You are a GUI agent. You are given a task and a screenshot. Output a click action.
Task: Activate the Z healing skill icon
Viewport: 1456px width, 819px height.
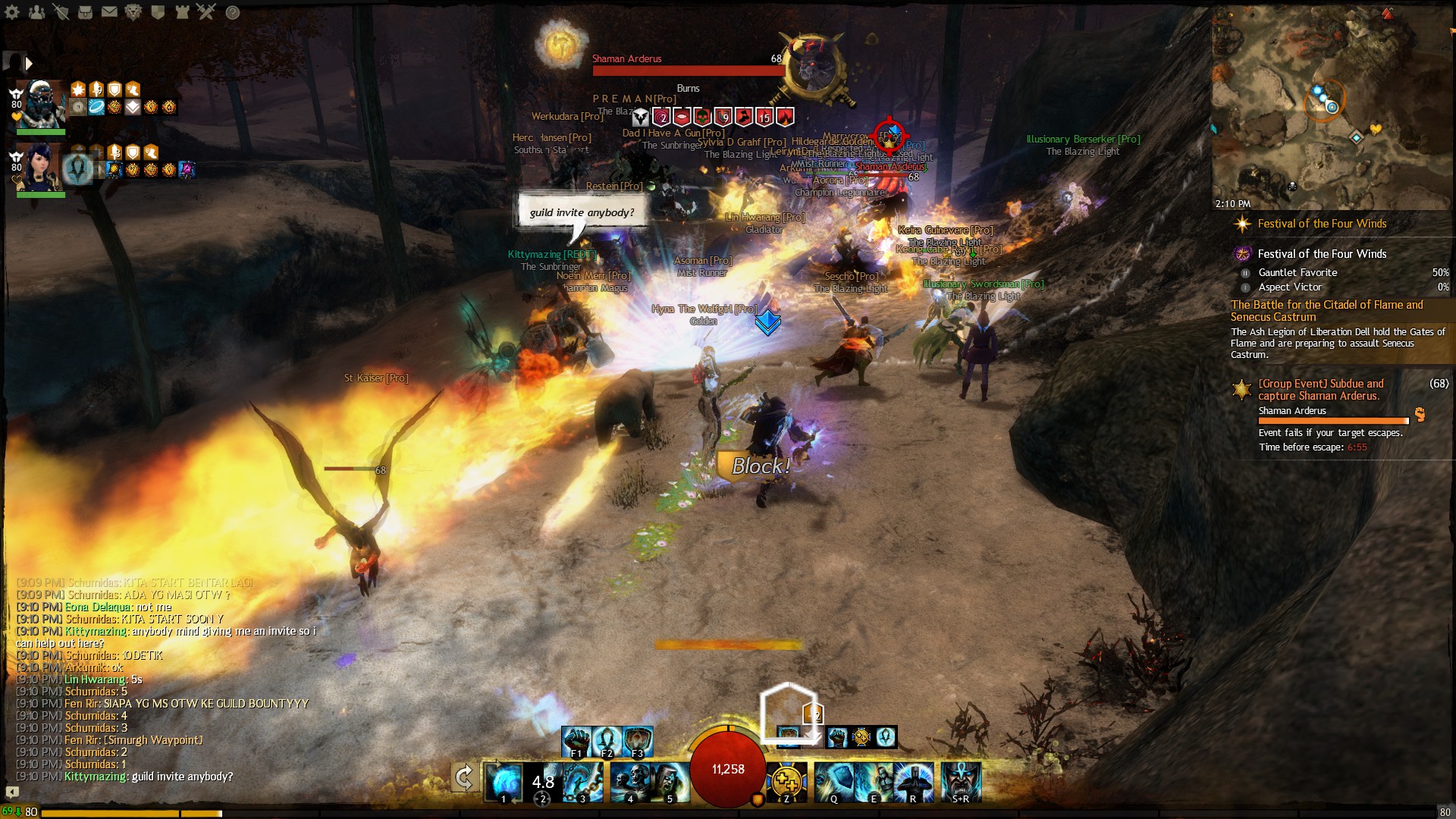click(789, 782)
